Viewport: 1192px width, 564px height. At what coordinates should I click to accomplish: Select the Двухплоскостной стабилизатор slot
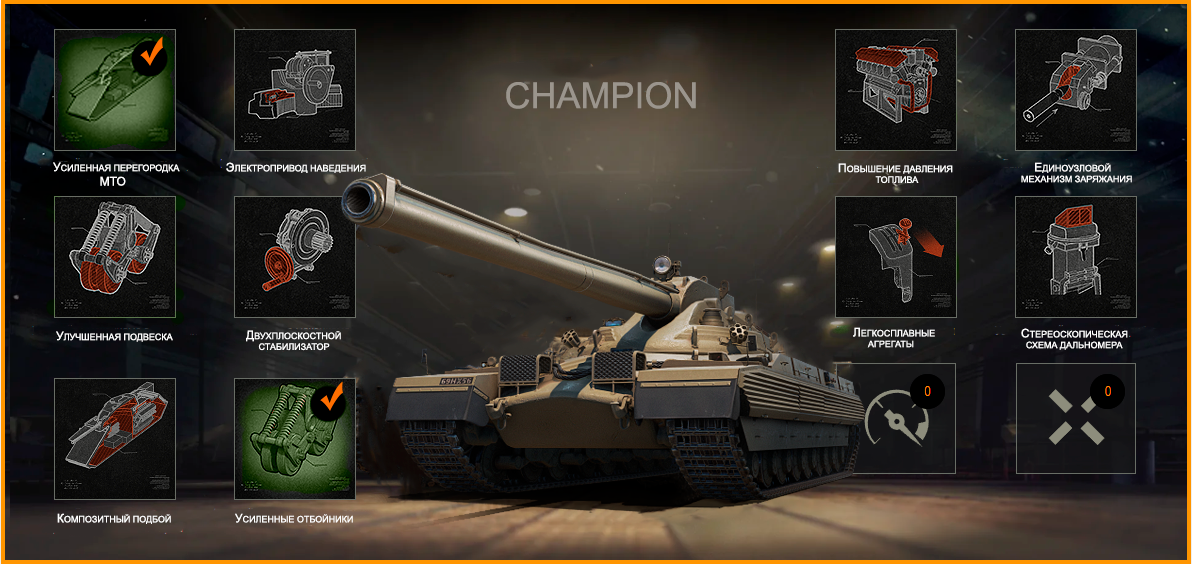click(x=295, y=257)
